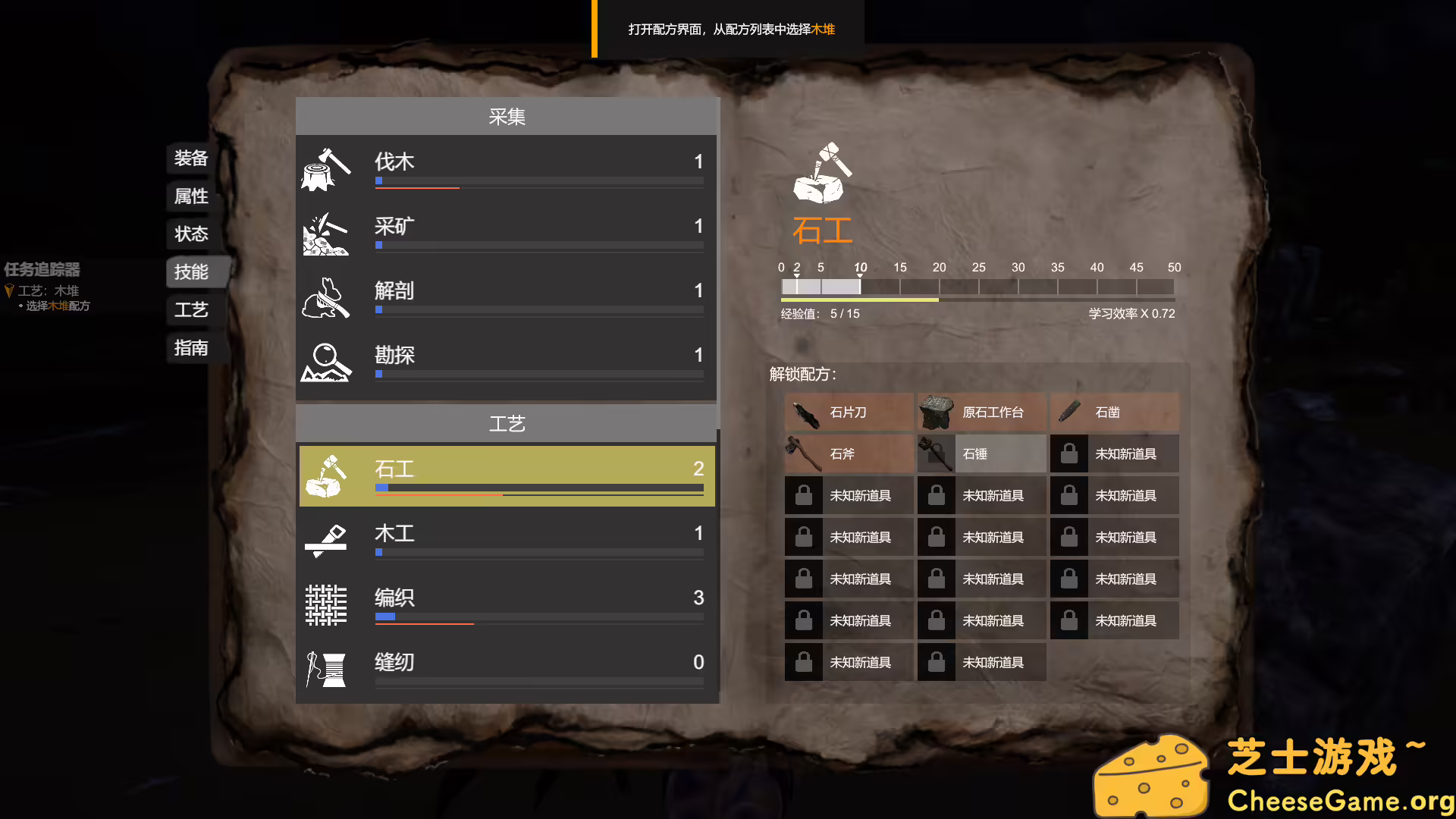Select the 石锤 stone hammer recipe

coord(981,453)
